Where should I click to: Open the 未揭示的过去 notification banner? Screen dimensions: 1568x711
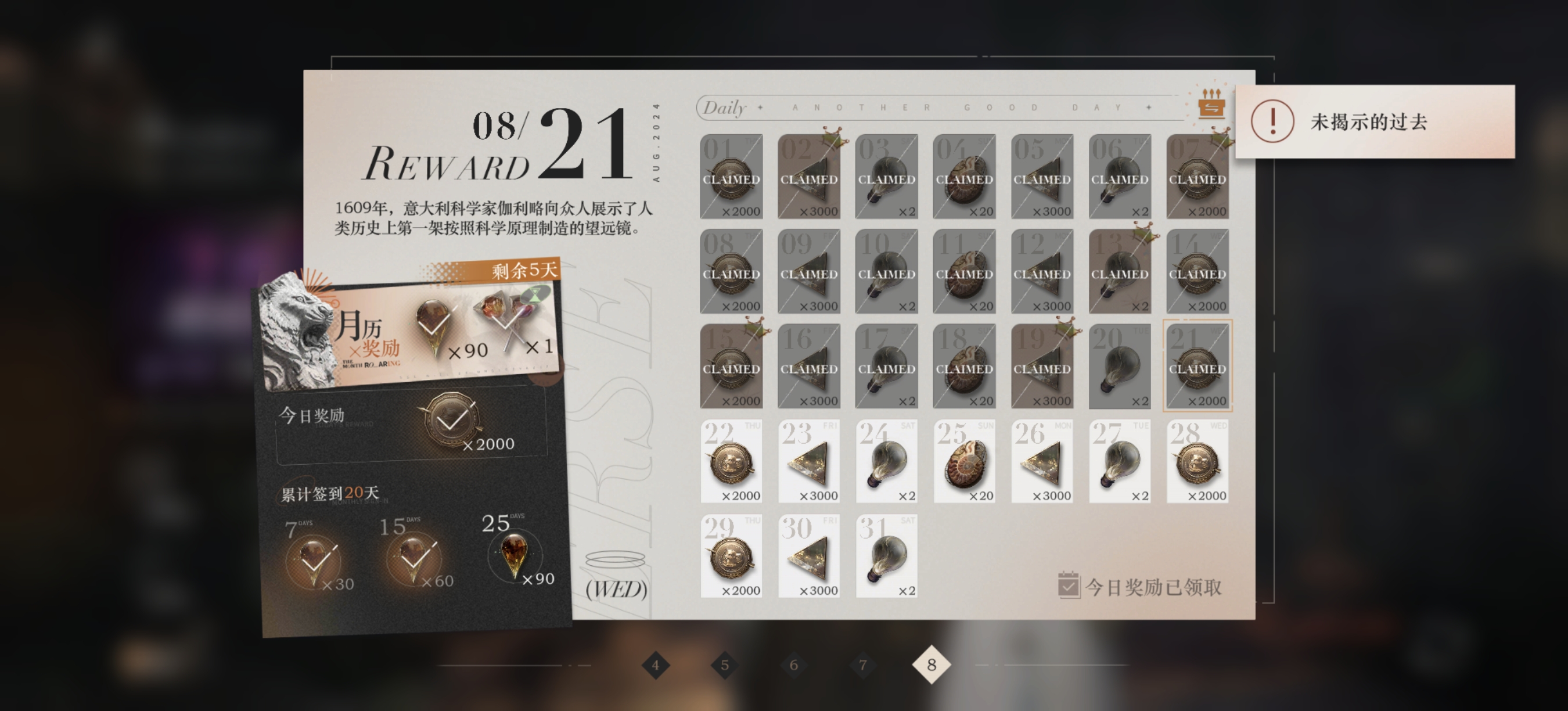tap(1375, 122)
